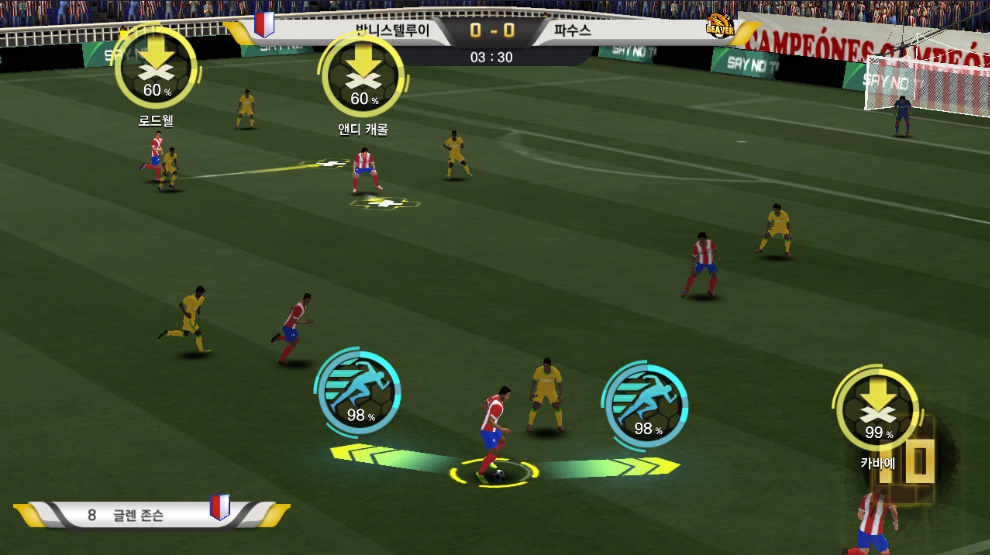Activate the dribble icon above the left-pointing arrow
This screenshot has height=555, width=990.
(358, 391)
